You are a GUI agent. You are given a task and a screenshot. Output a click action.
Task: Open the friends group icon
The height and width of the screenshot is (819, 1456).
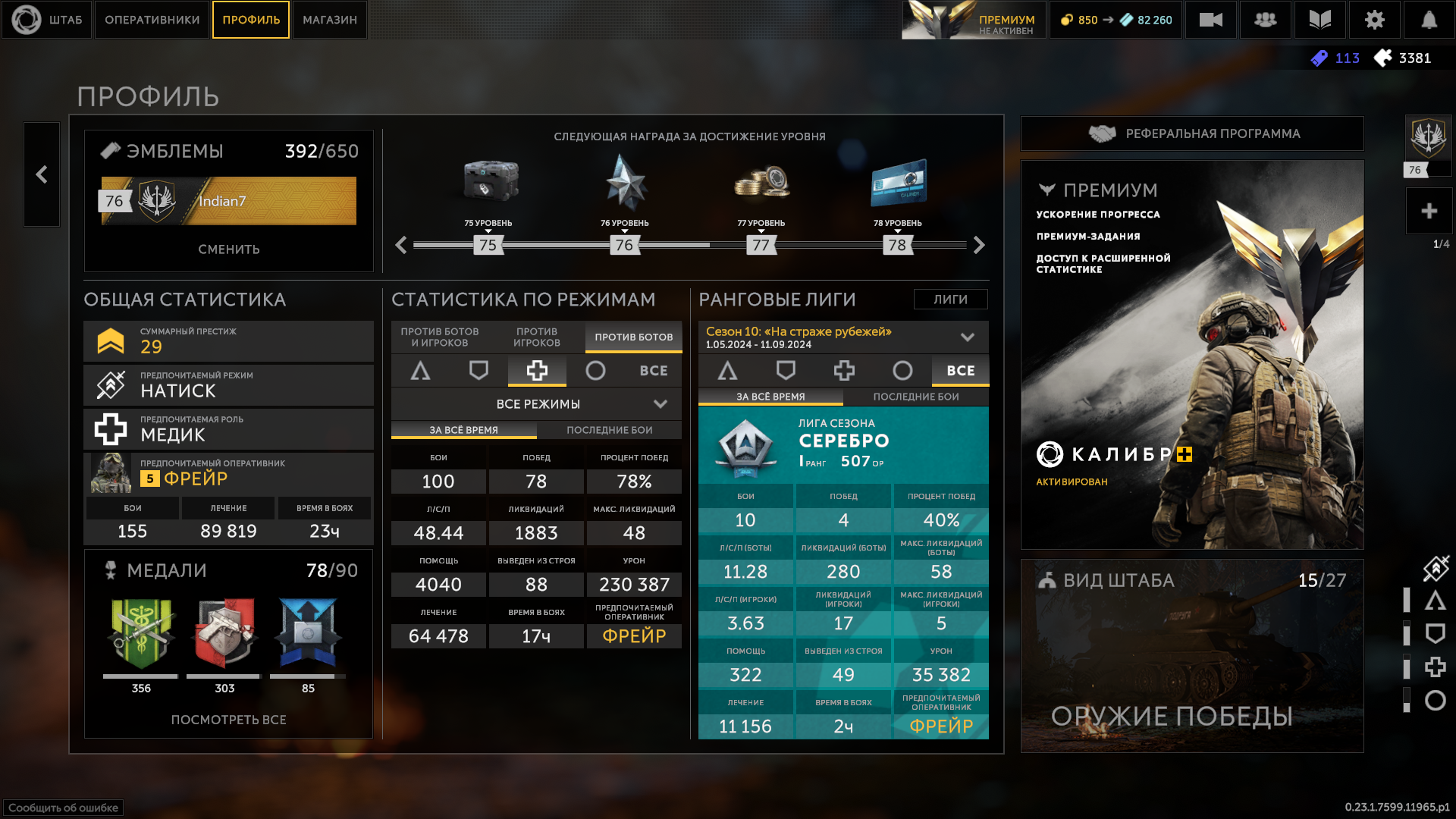coord(1265,20)
